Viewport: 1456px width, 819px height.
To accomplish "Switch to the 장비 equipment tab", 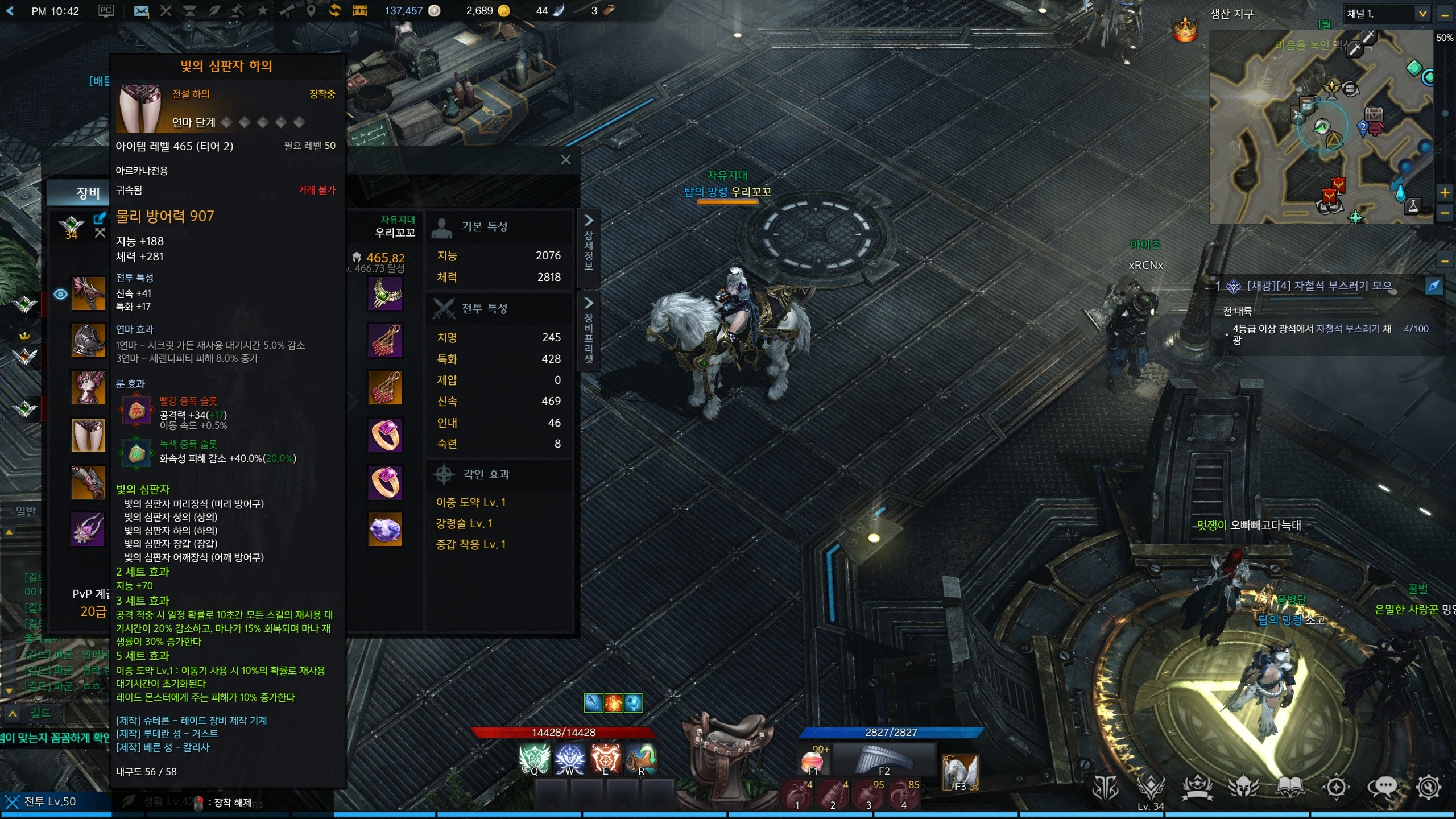I will click(x=88, y=193).
